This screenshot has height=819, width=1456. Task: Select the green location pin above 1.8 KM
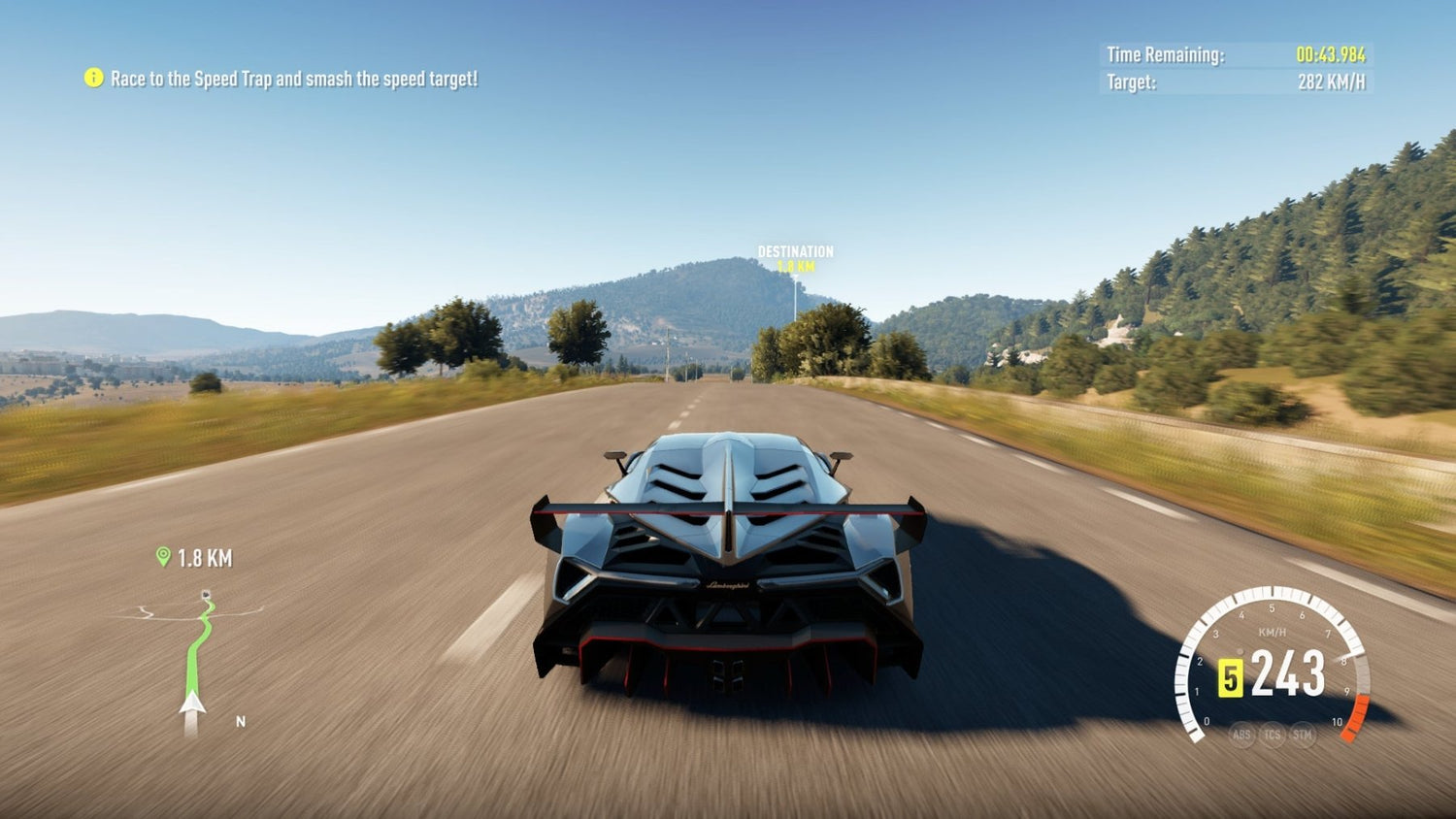click(x=162, y=557)
